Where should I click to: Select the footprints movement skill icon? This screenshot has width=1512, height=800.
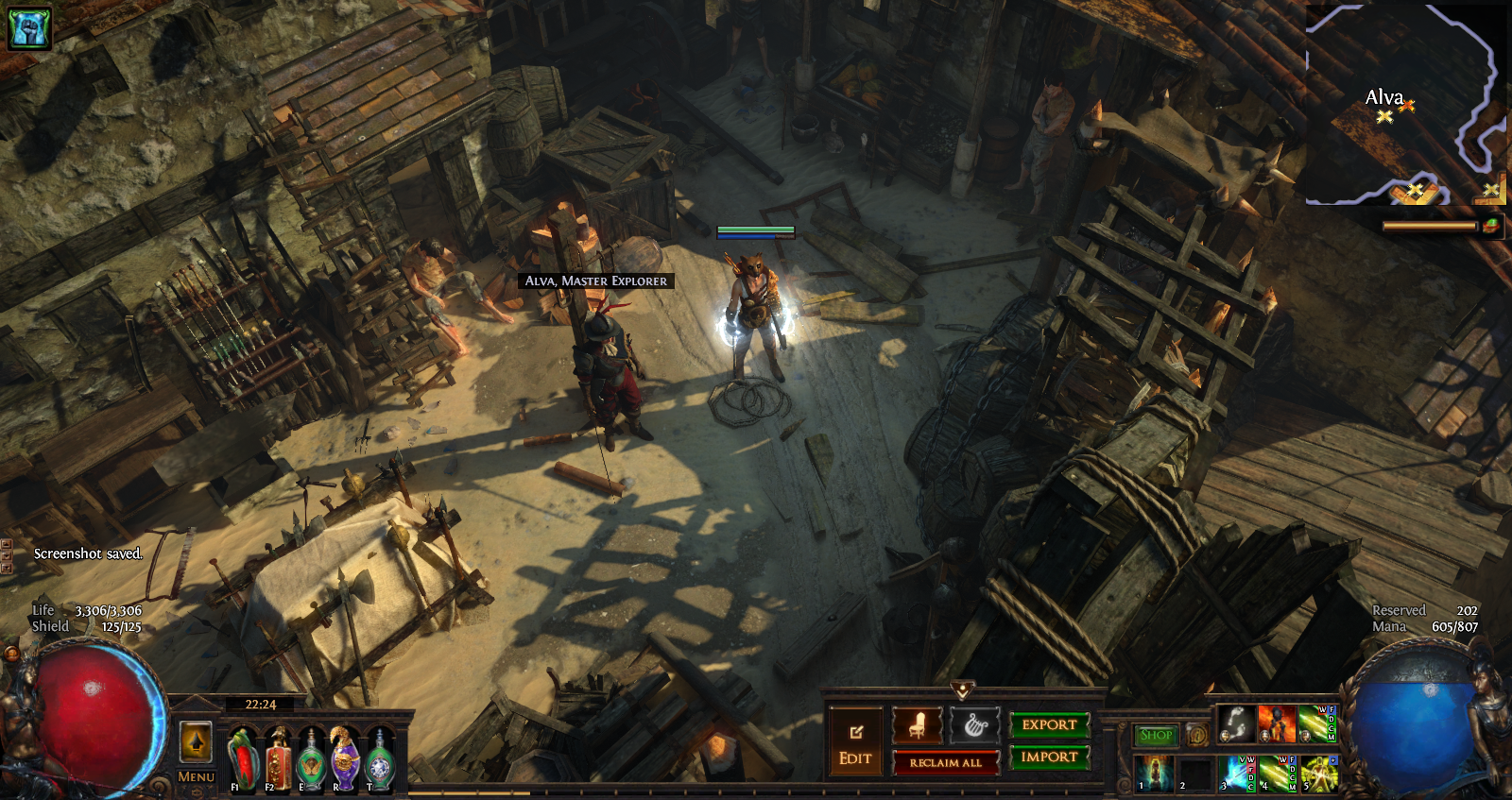click(1234, 723)
